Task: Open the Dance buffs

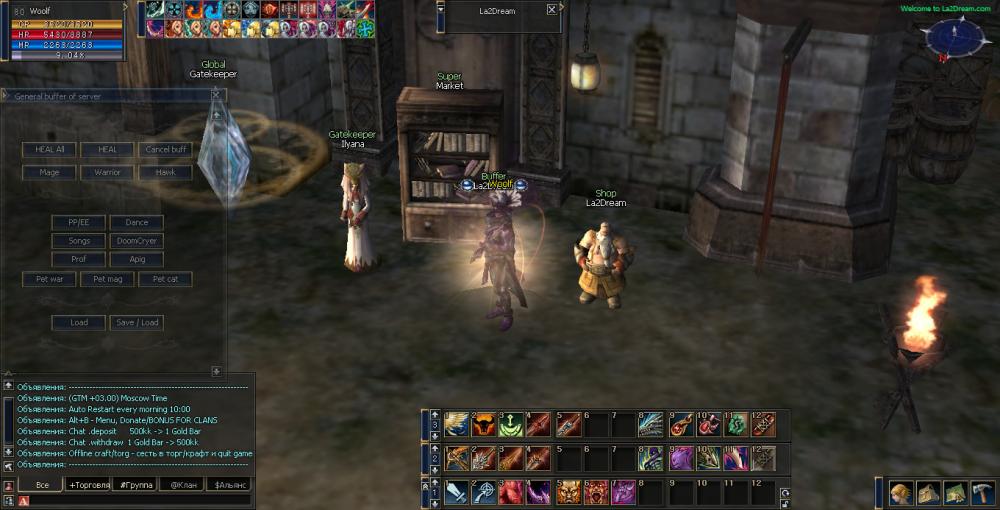Action: pos(136,222)
